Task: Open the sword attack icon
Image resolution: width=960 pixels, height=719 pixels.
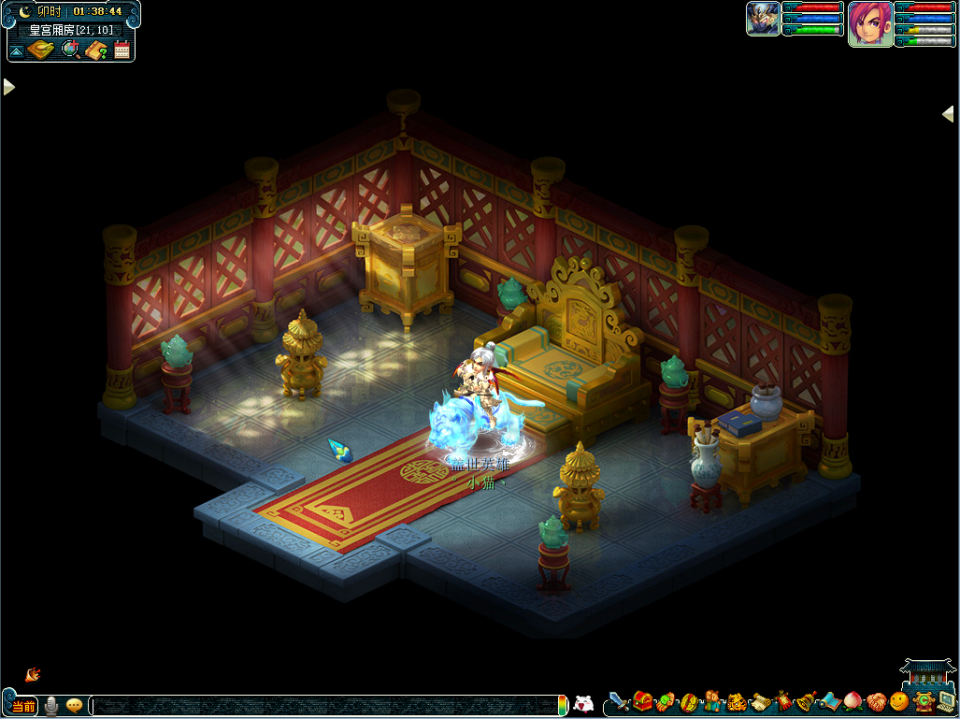Action: tap(619, 702)
